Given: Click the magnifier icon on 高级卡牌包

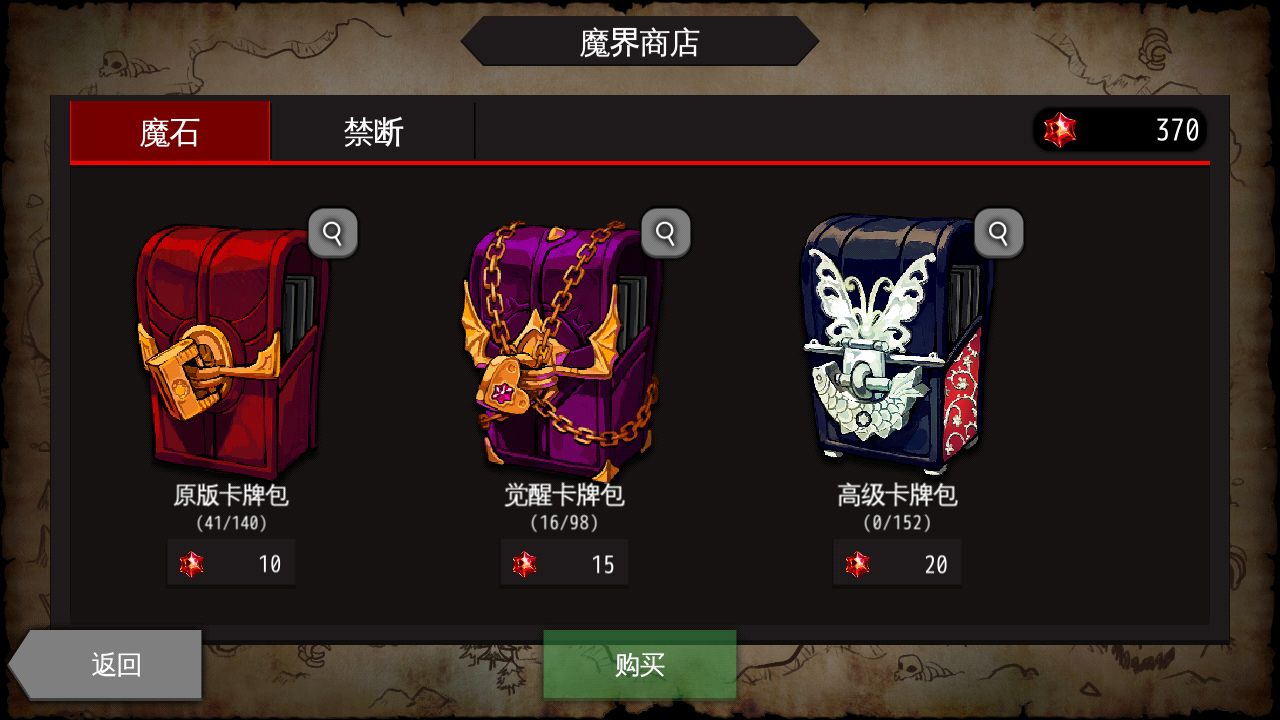Looking at the screenshot, I should [x=998, y=231].
